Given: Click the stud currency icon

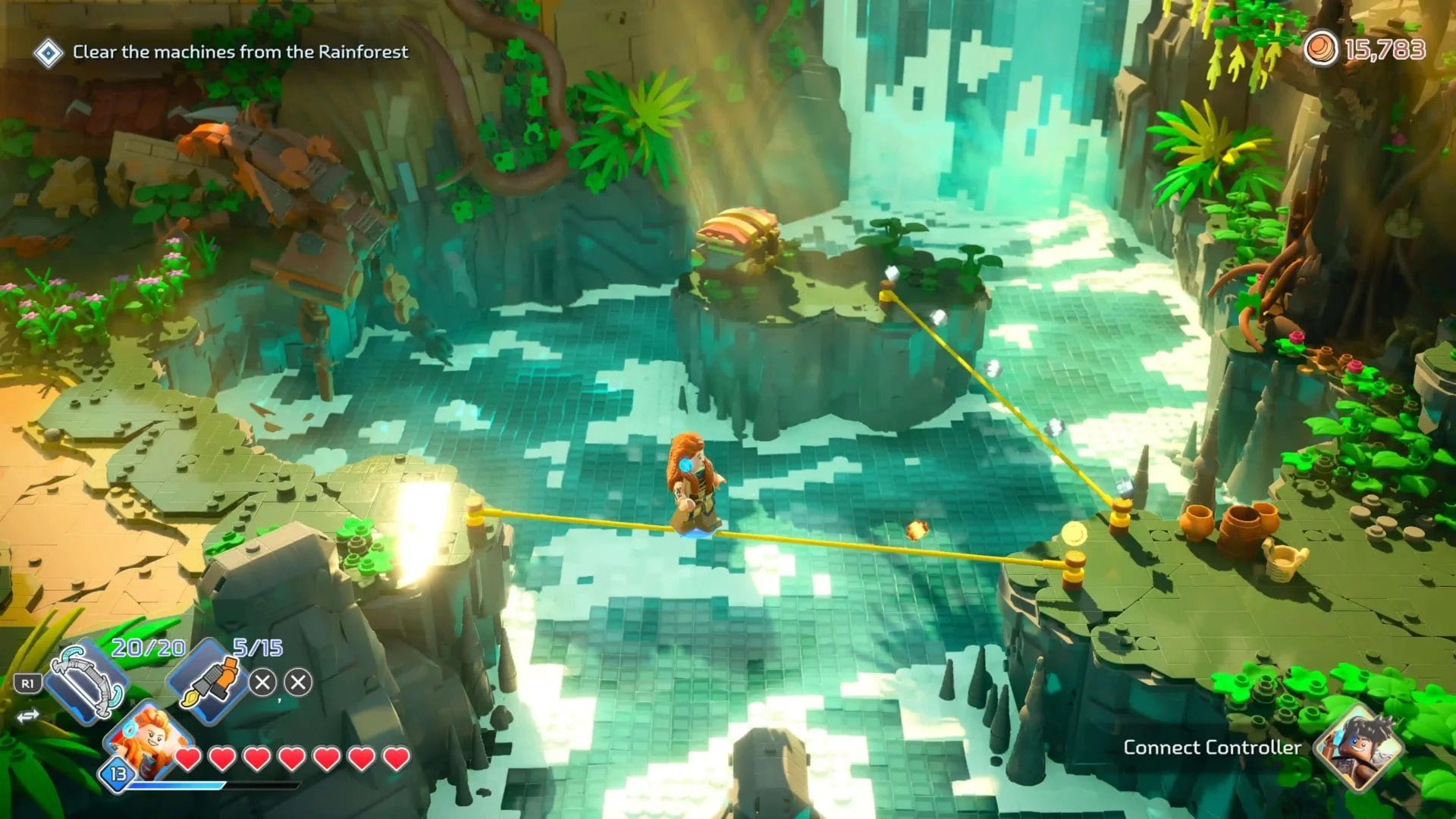Looking at the screenshot, I should 1320,49.
